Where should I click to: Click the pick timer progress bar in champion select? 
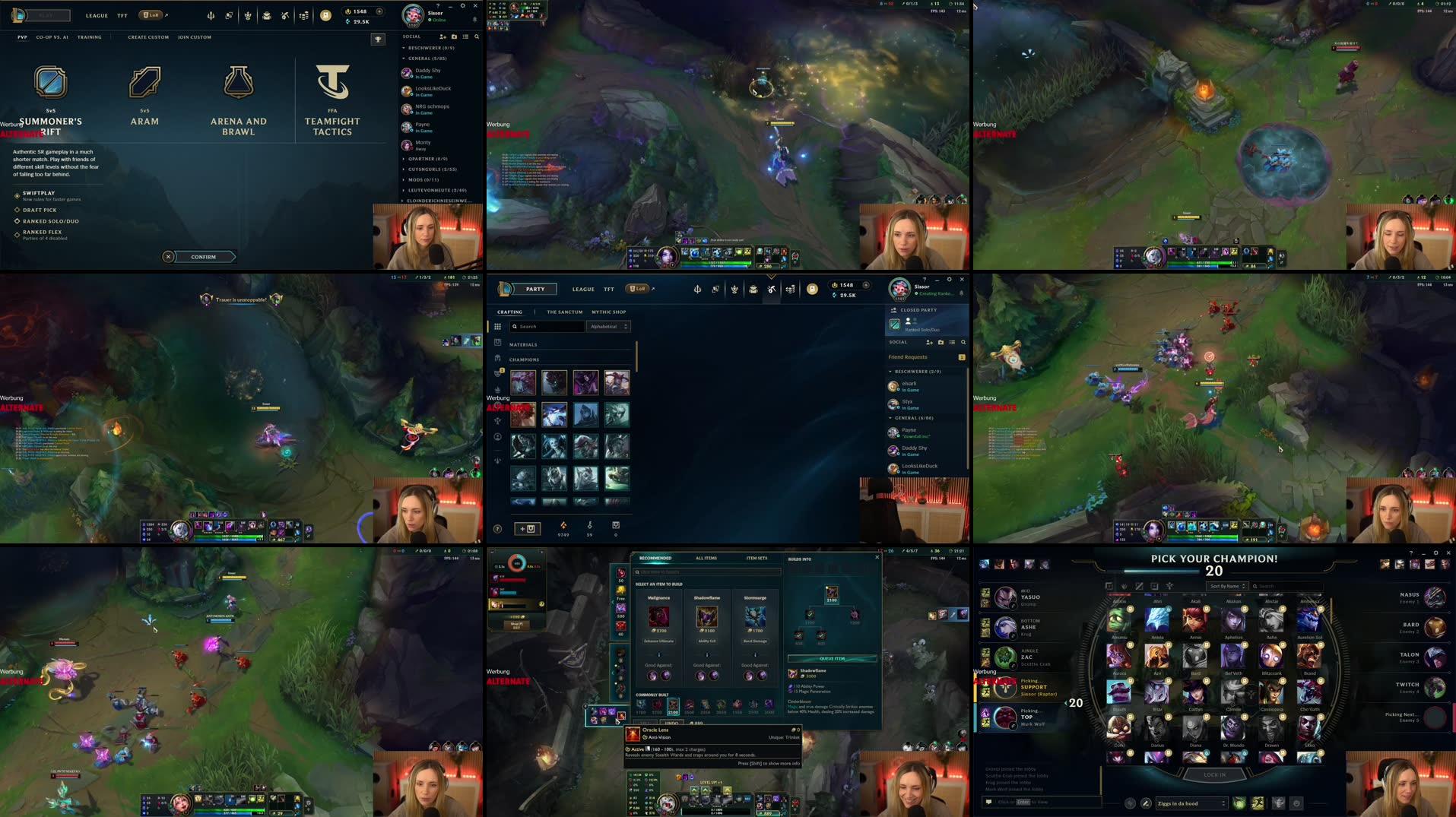(1161, 570)
